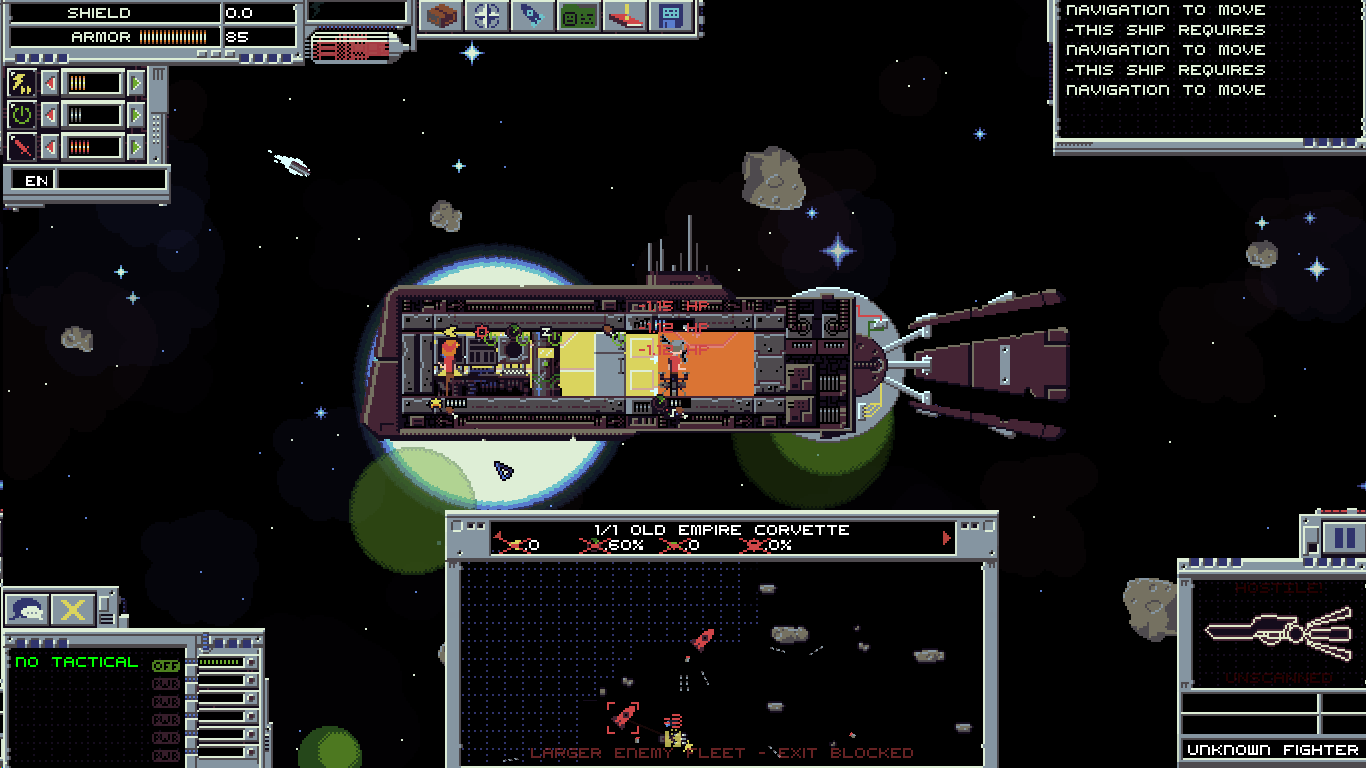This screenshot has height=768, width=1366.
Task: Decrease the green power-symbol system level
Action: coord(50,115)
